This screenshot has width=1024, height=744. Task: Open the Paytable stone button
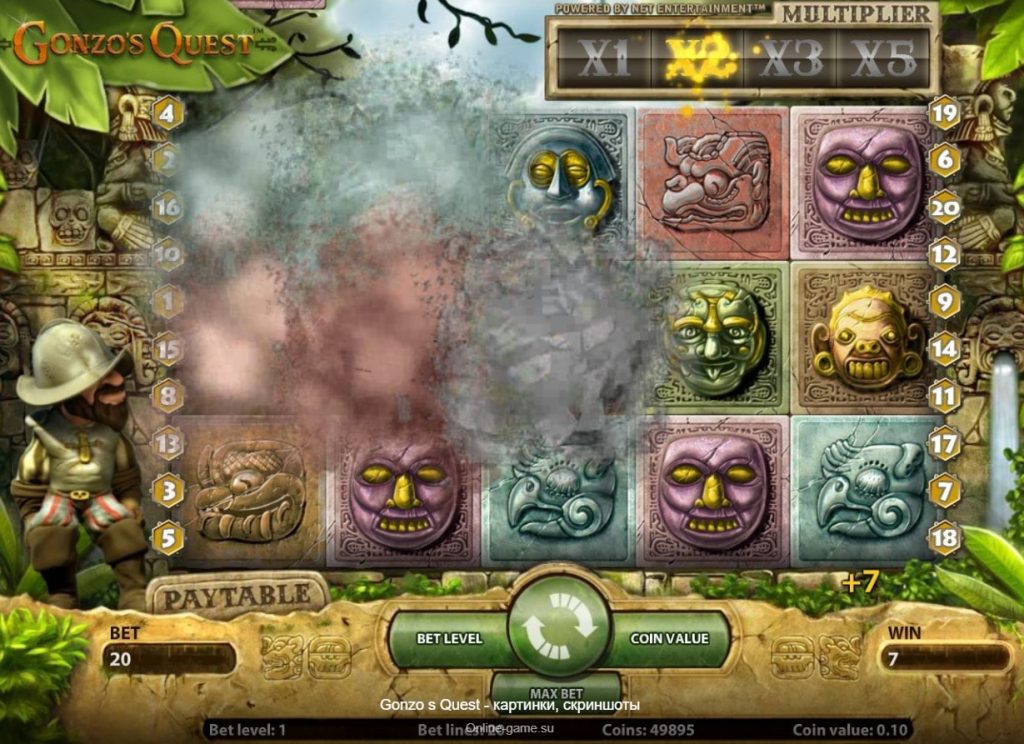(x=236, y=597)
